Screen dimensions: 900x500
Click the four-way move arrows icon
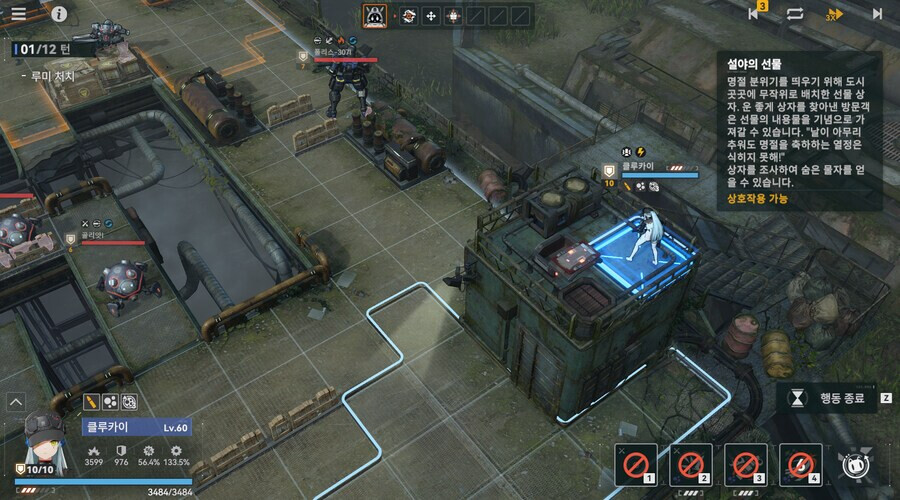tap(430, 16)
